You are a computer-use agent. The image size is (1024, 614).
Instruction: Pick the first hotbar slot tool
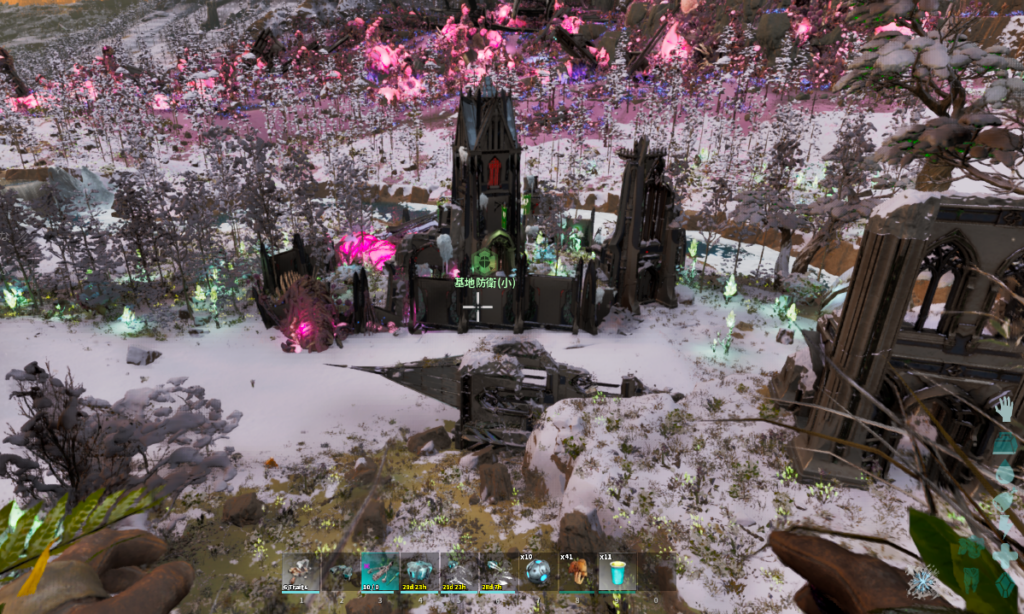(301, 572)
